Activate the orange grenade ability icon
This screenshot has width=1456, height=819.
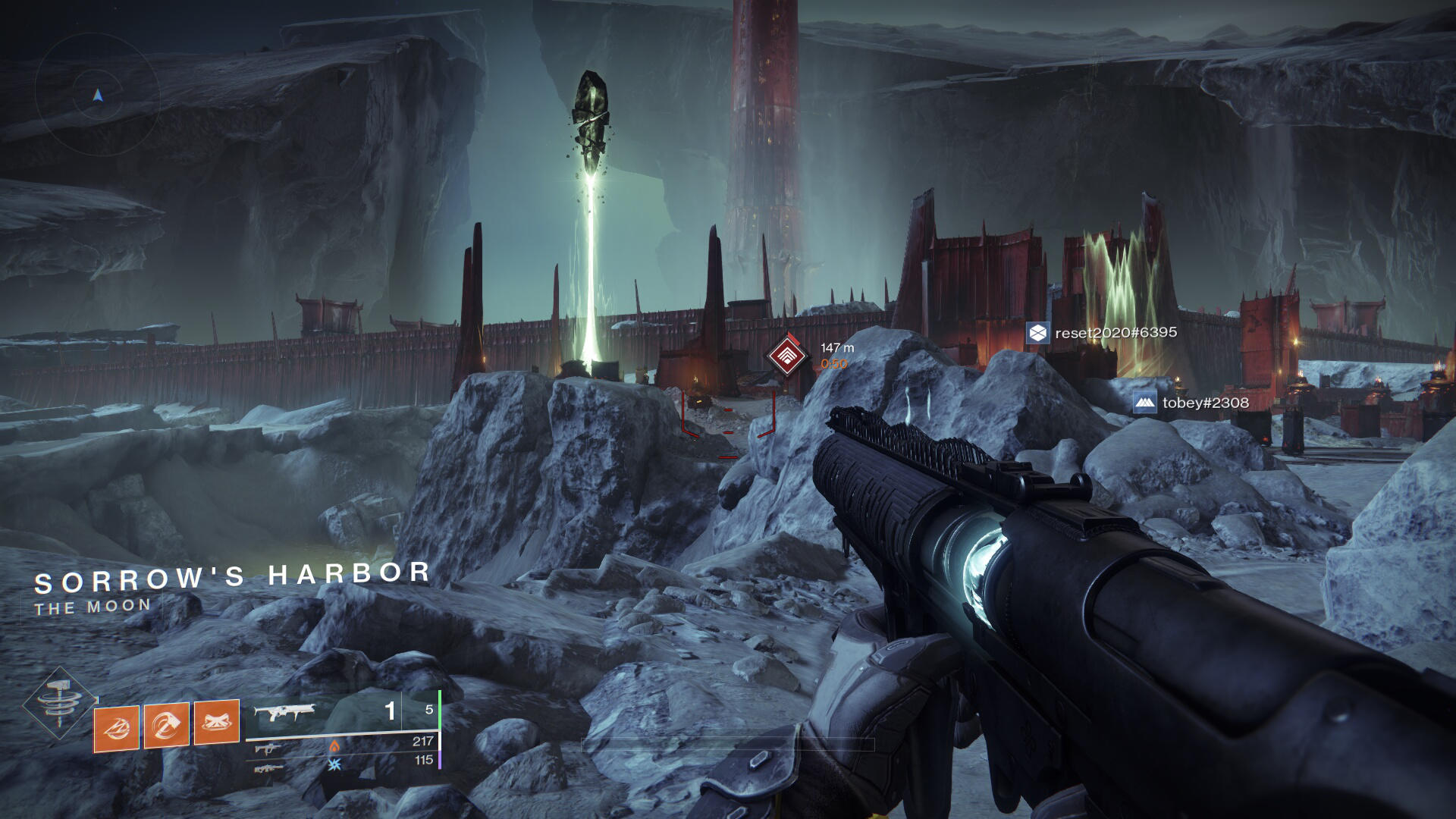pos(117,728)
